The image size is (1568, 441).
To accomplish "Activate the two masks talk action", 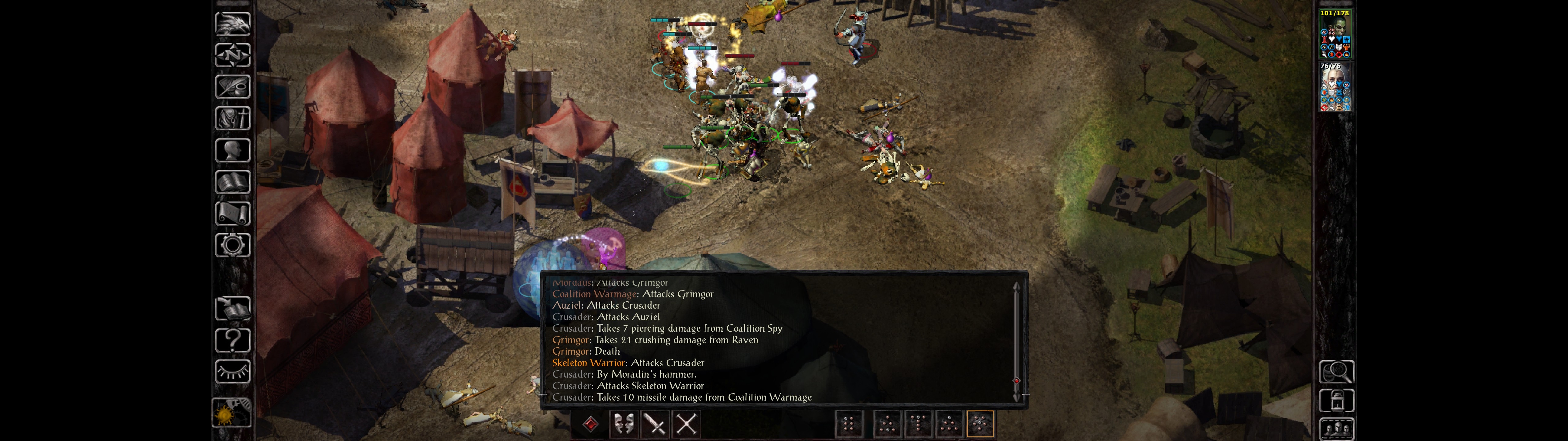I will [x=623, y=423].
